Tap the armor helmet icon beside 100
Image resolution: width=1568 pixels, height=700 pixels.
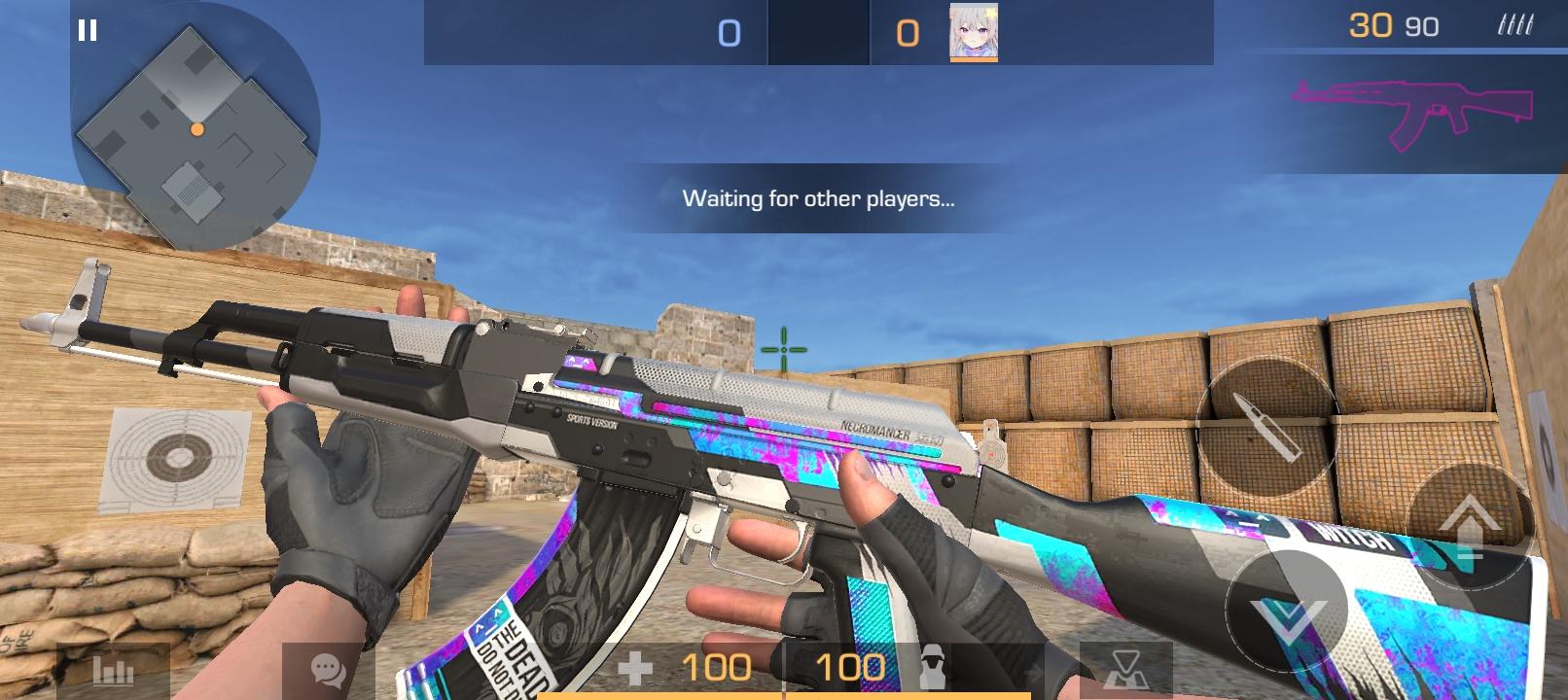click(931, 668)
